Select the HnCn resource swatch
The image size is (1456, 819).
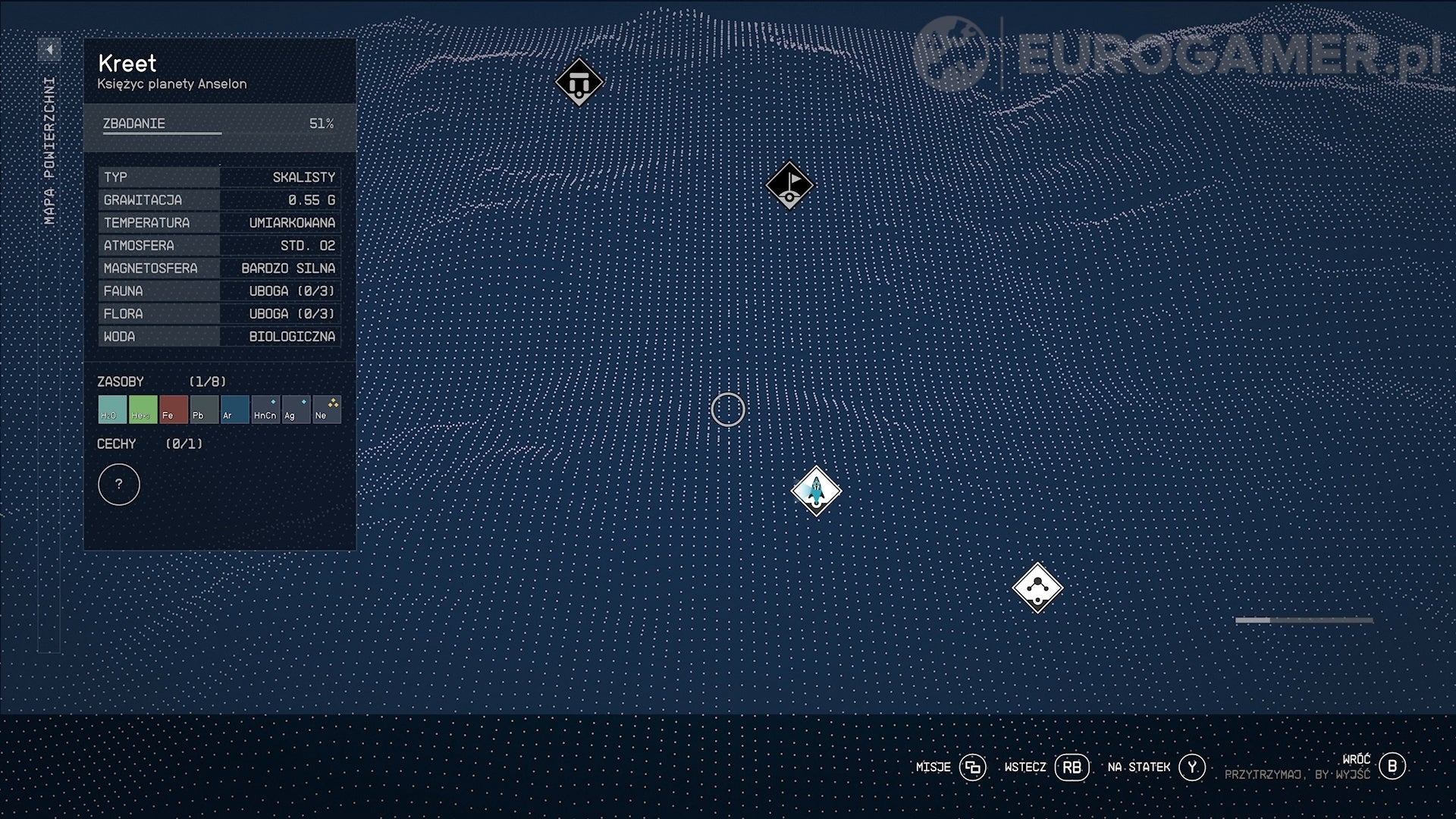point(265,409)
